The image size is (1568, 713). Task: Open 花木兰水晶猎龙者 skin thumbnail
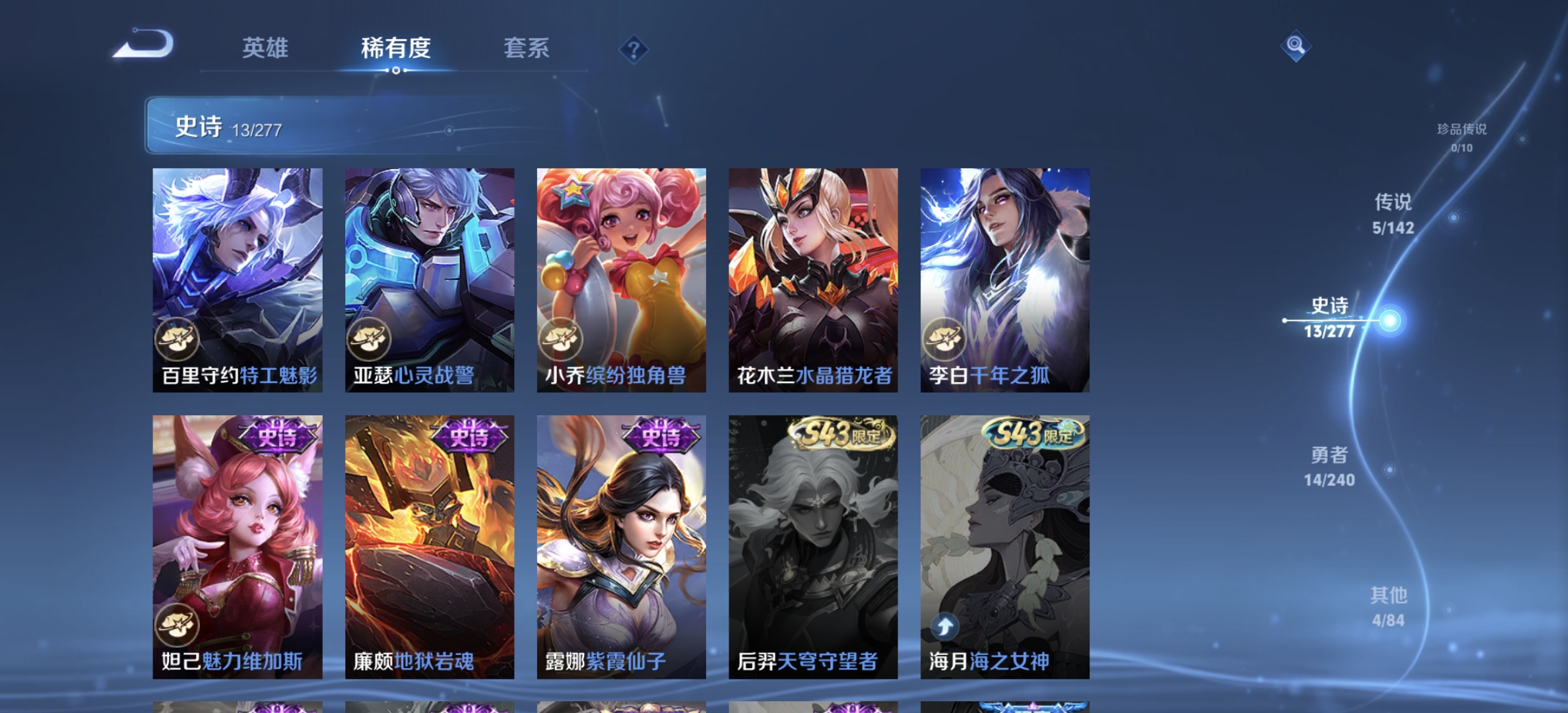pyautogui.click(x=813, y=277)
